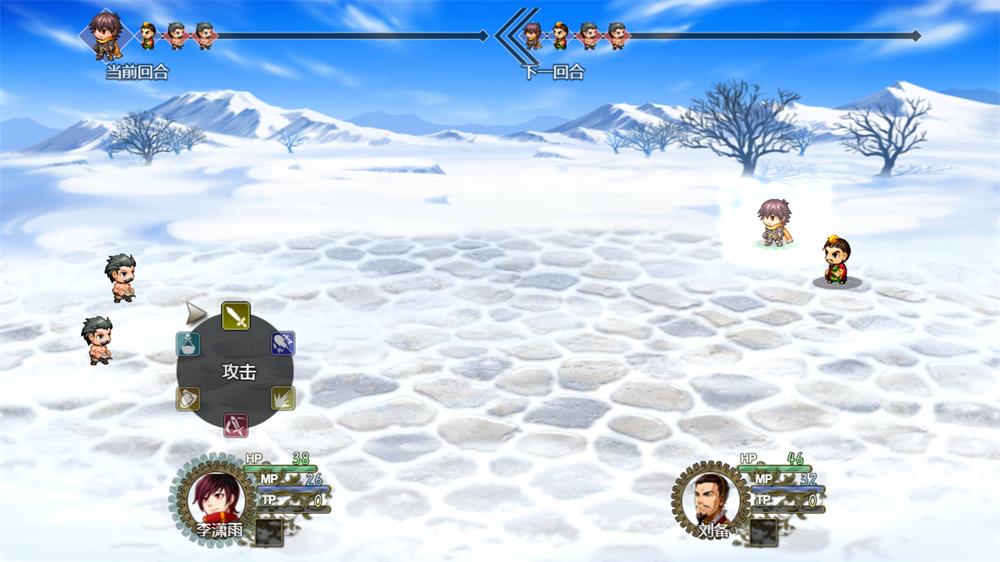The width and height of the screenshot is (1000, 562).
Task: Activate the burst special skill icon
Action: (283, 398)
